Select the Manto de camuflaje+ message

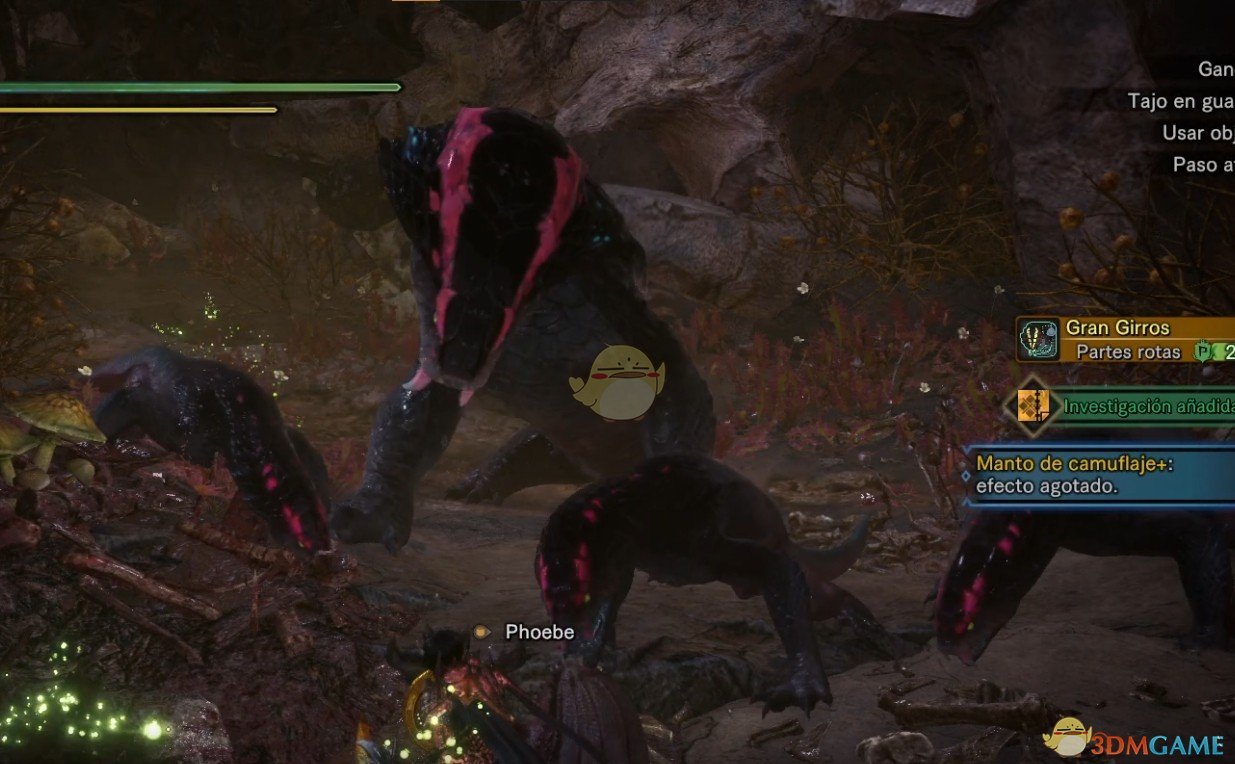click(x=1100, y=475)
